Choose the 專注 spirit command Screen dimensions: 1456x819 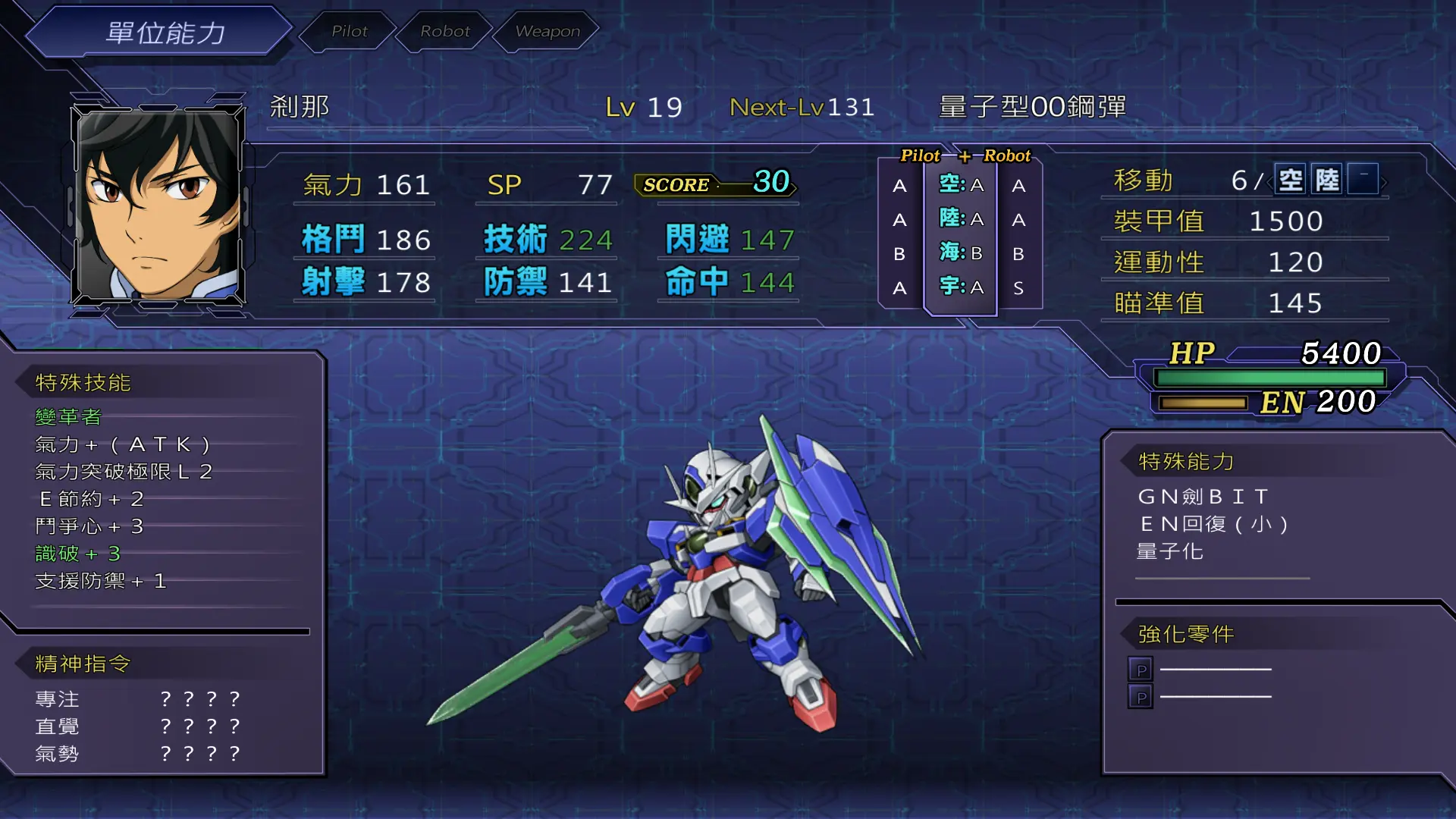point(58,699)
